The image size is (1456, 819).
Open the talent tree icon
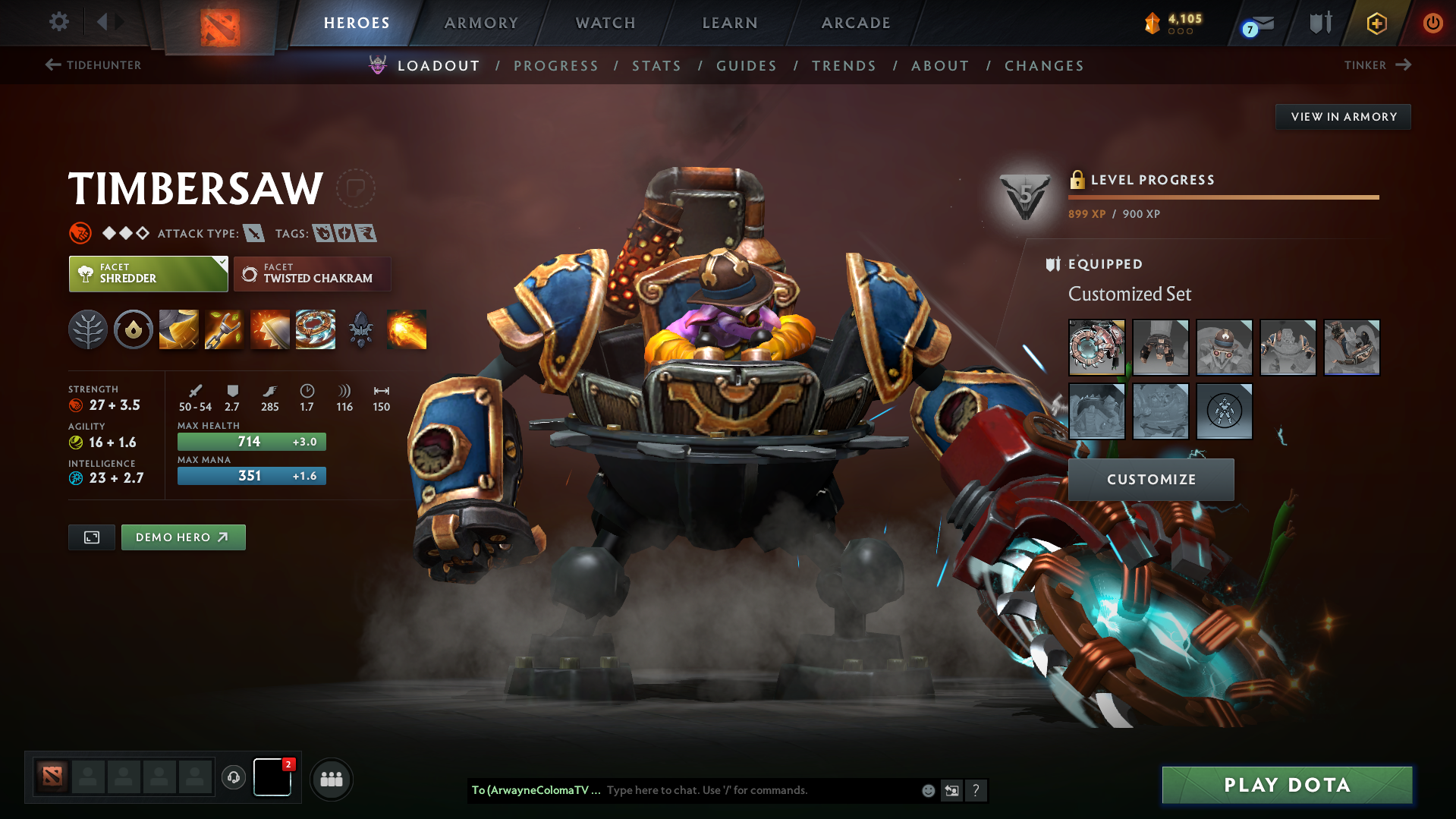[87, 329]
